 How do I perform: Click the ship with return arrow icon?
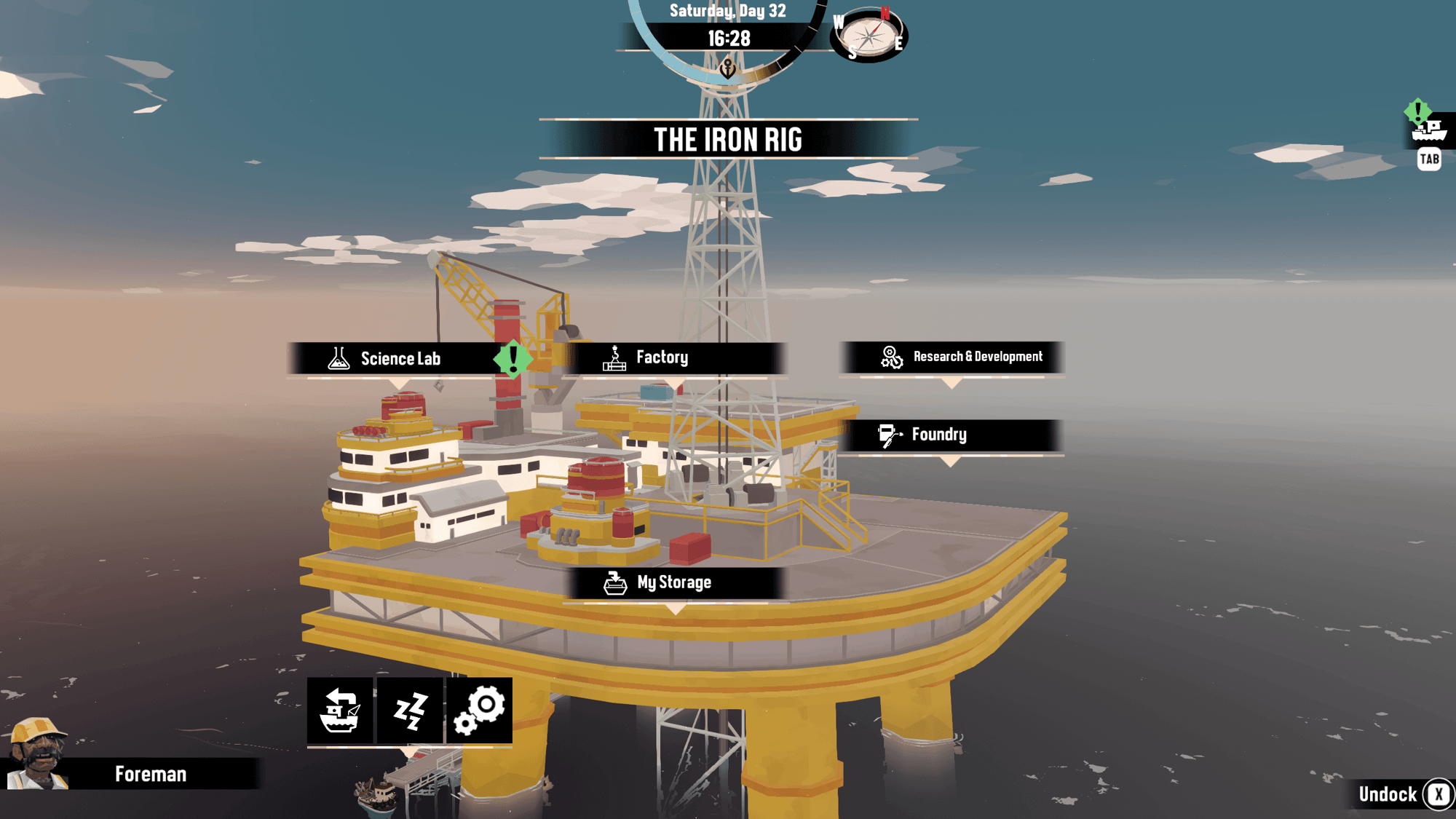coord(340,710)
